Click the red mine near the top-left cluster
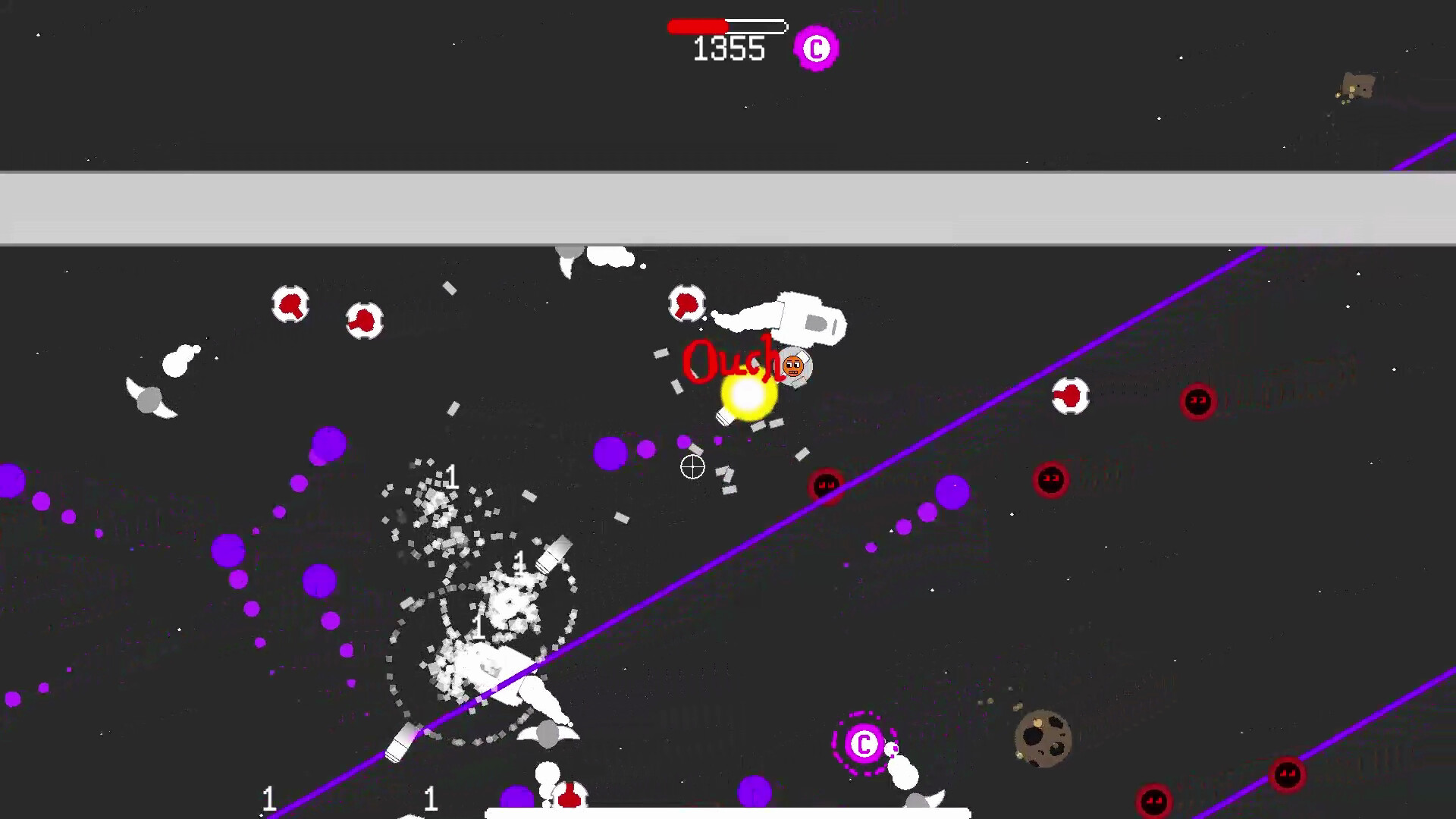The width and height of the screenshot is (1456, 819). point(292,303)
